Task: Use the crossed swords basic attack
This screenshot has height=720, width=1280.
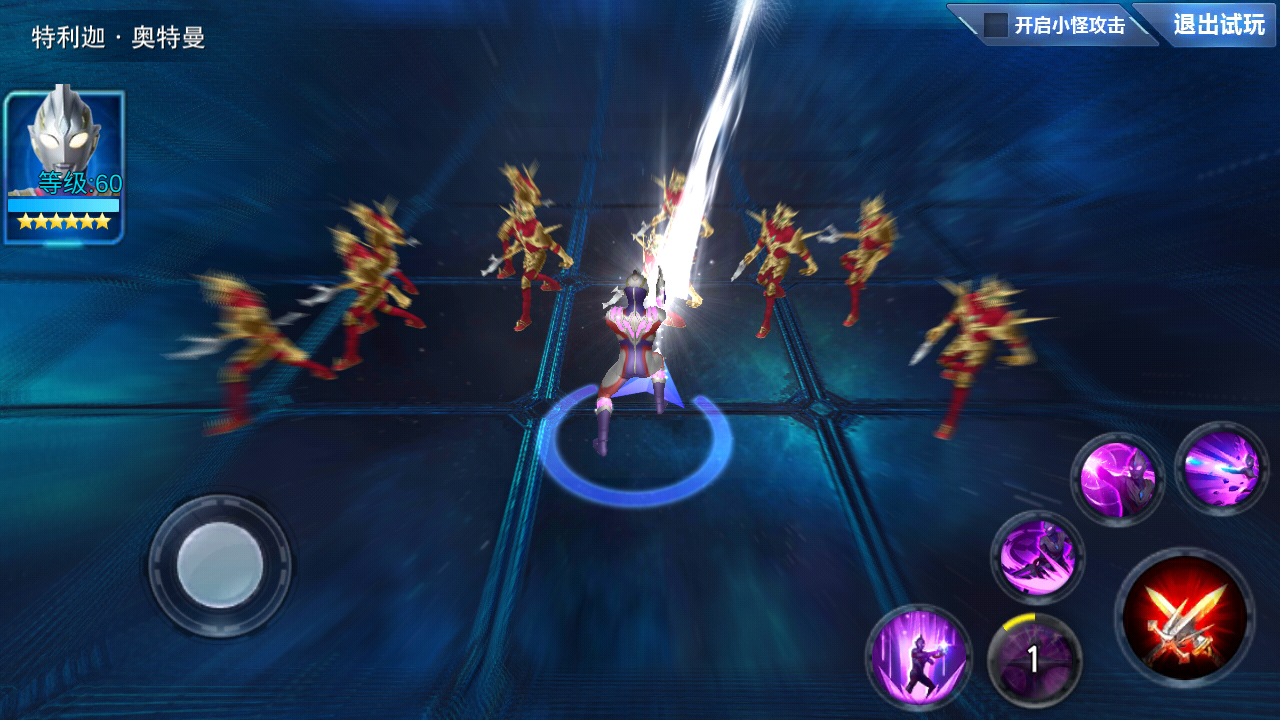Action: [x=1185, y=617]
